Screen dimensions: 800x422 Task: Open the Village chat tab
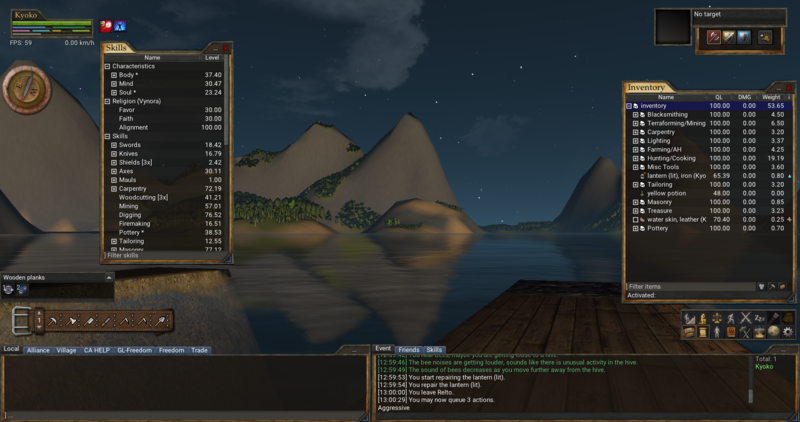(66, 350)
